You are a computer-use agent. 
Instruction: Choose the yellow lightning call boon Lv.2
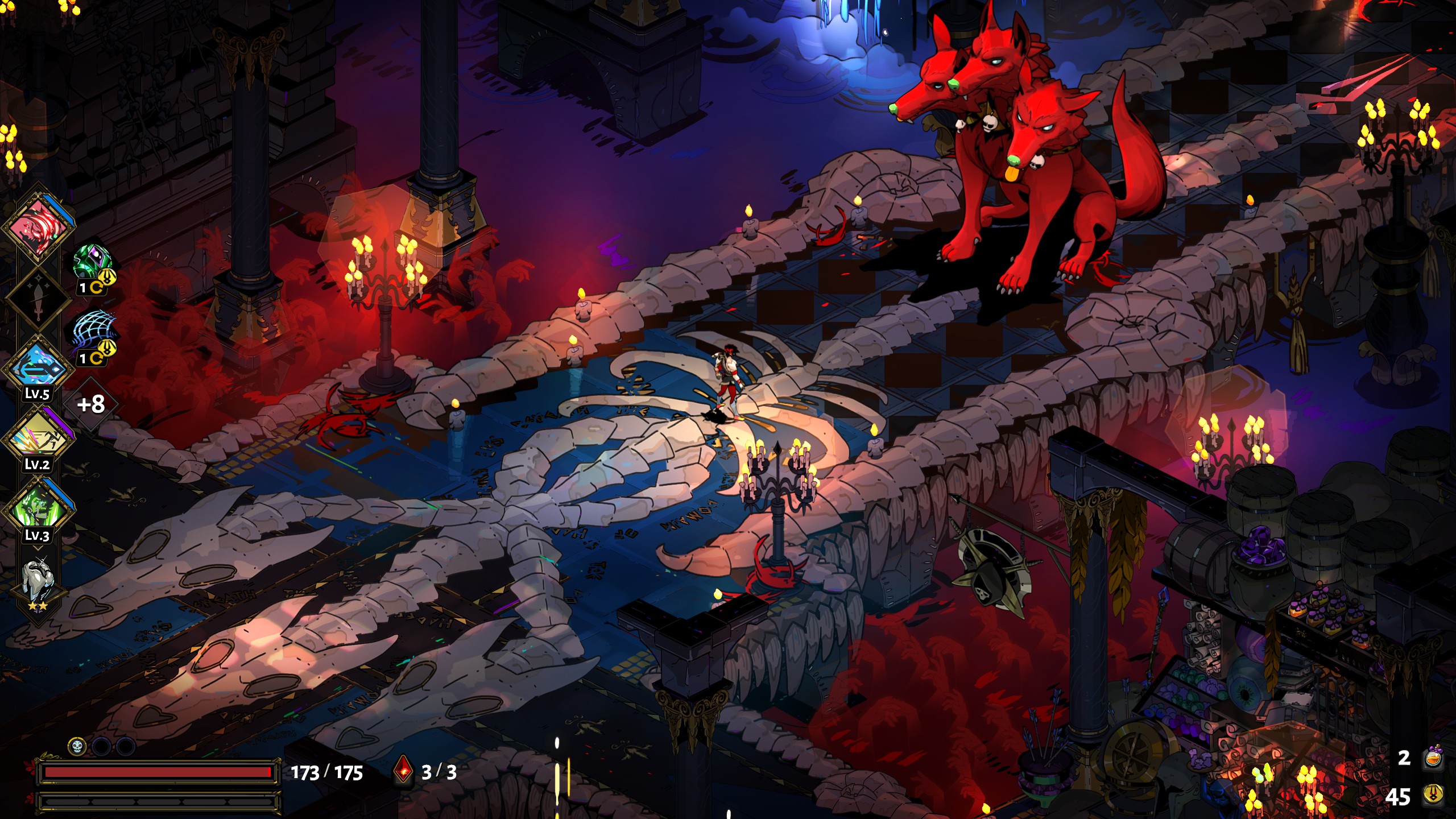tap(38, 439)
